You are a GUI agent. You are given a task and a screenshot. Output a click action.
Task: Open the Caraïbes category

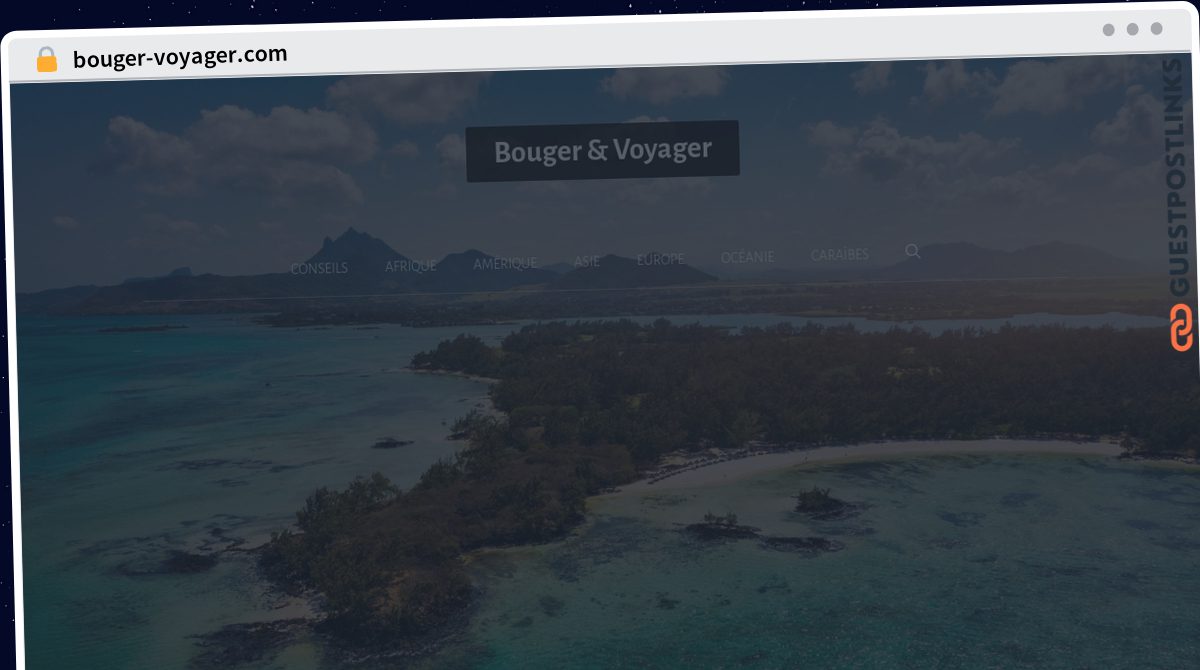click(x=840, y=255)
